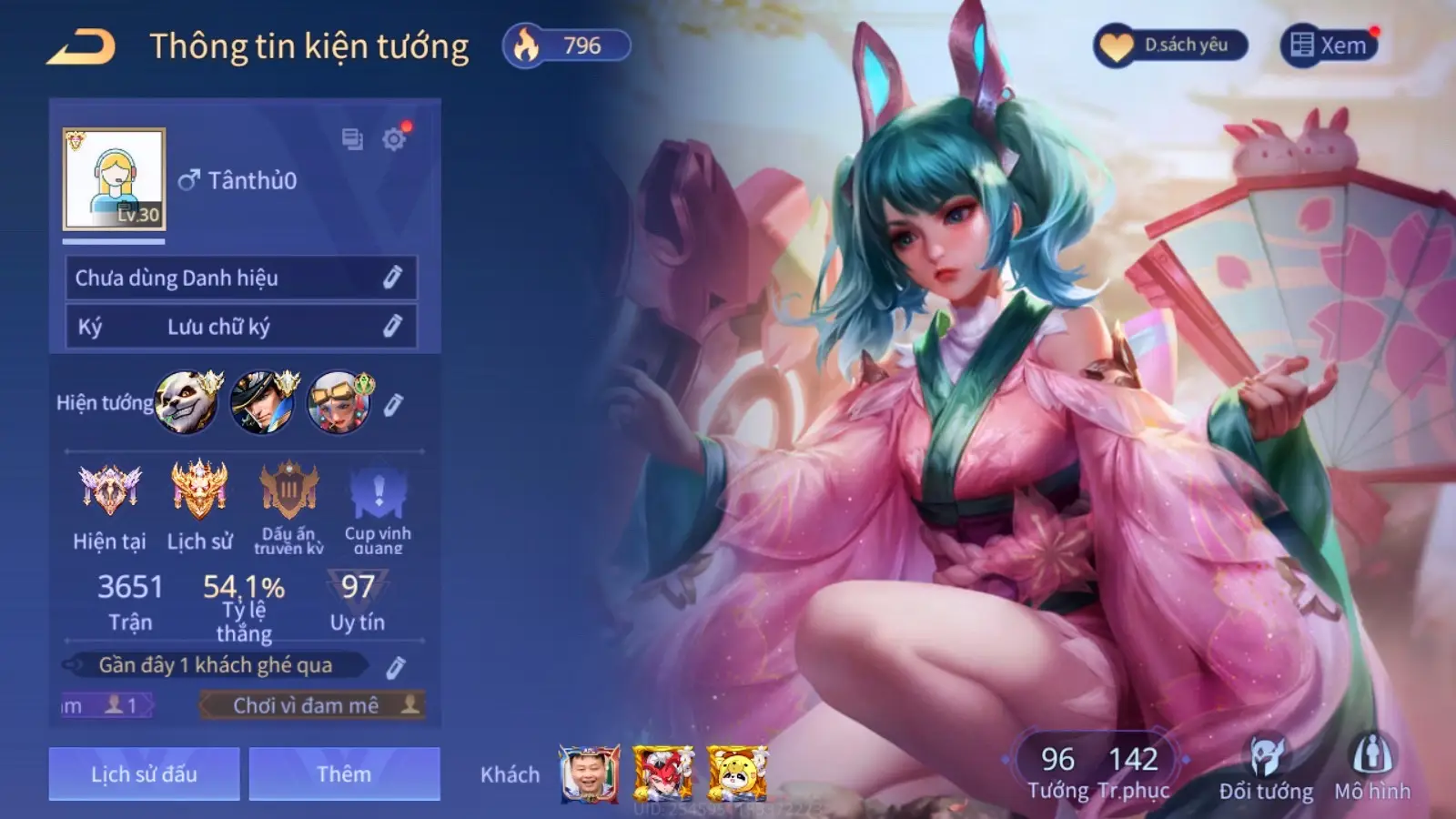Open the Chơi vì đam mê status banner

click(x=309, y=703)
